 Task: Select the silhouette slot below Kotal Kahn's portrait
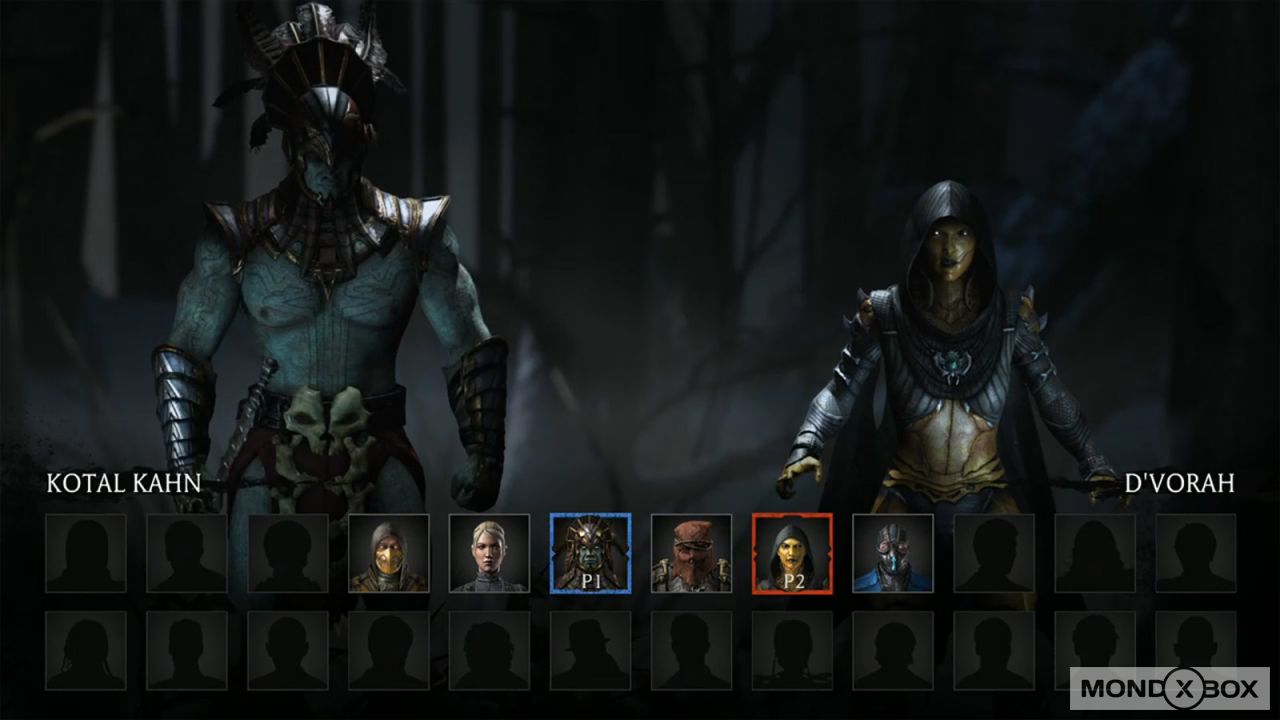(591, 650)
